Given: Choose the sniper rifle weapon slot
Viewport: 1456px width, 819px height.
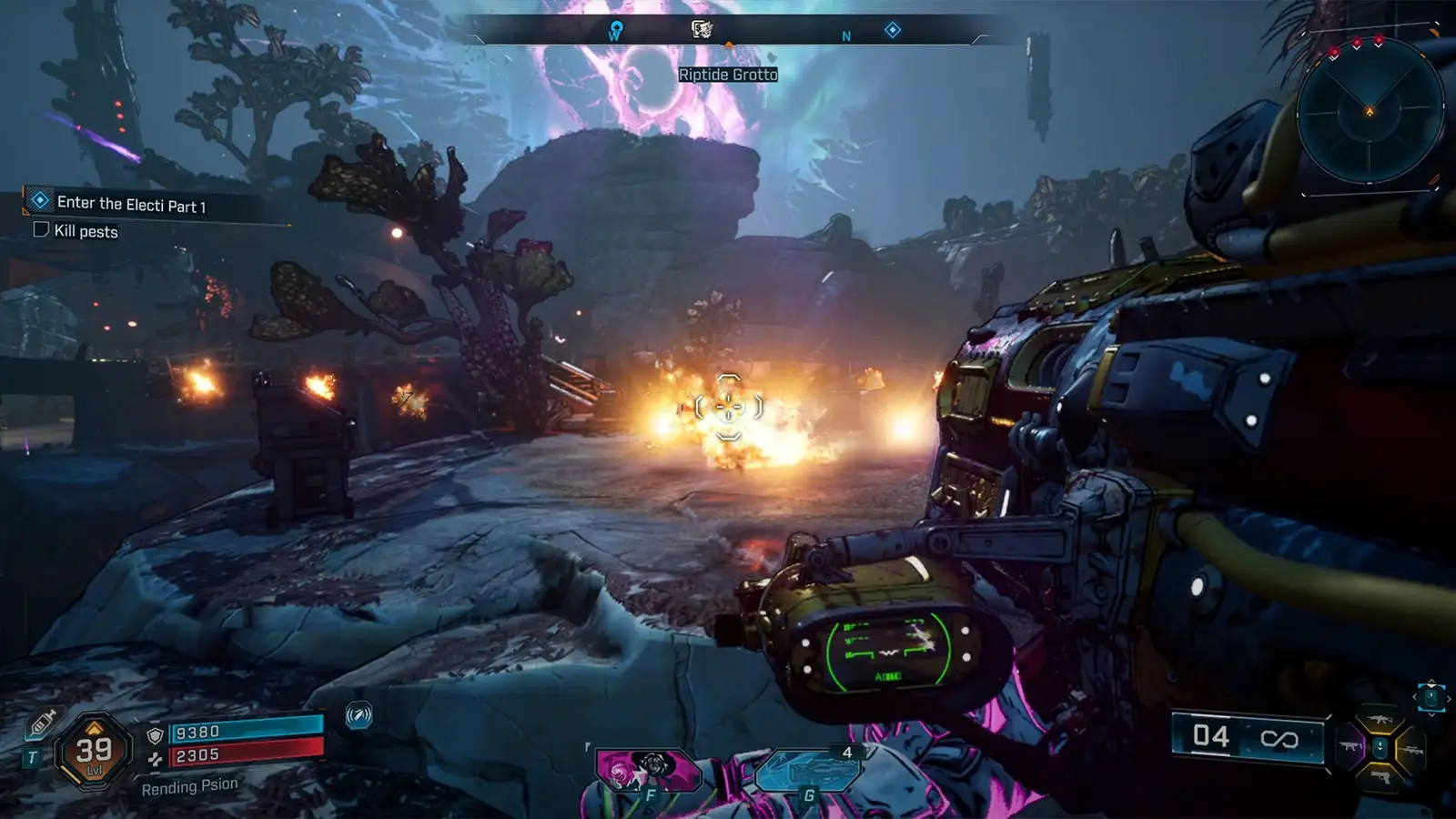Looking at the screenshot, I should (1411, 749).
